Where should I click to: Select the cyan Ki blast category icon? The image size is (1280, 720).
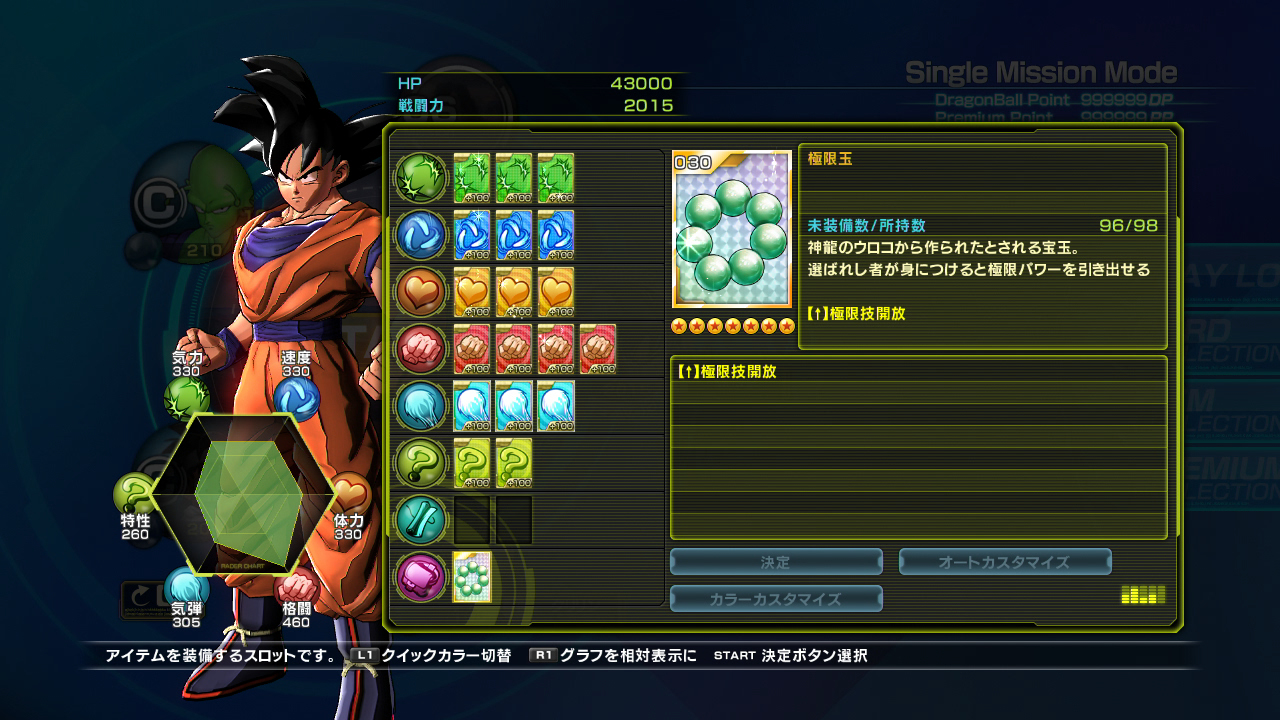(421, 406)
